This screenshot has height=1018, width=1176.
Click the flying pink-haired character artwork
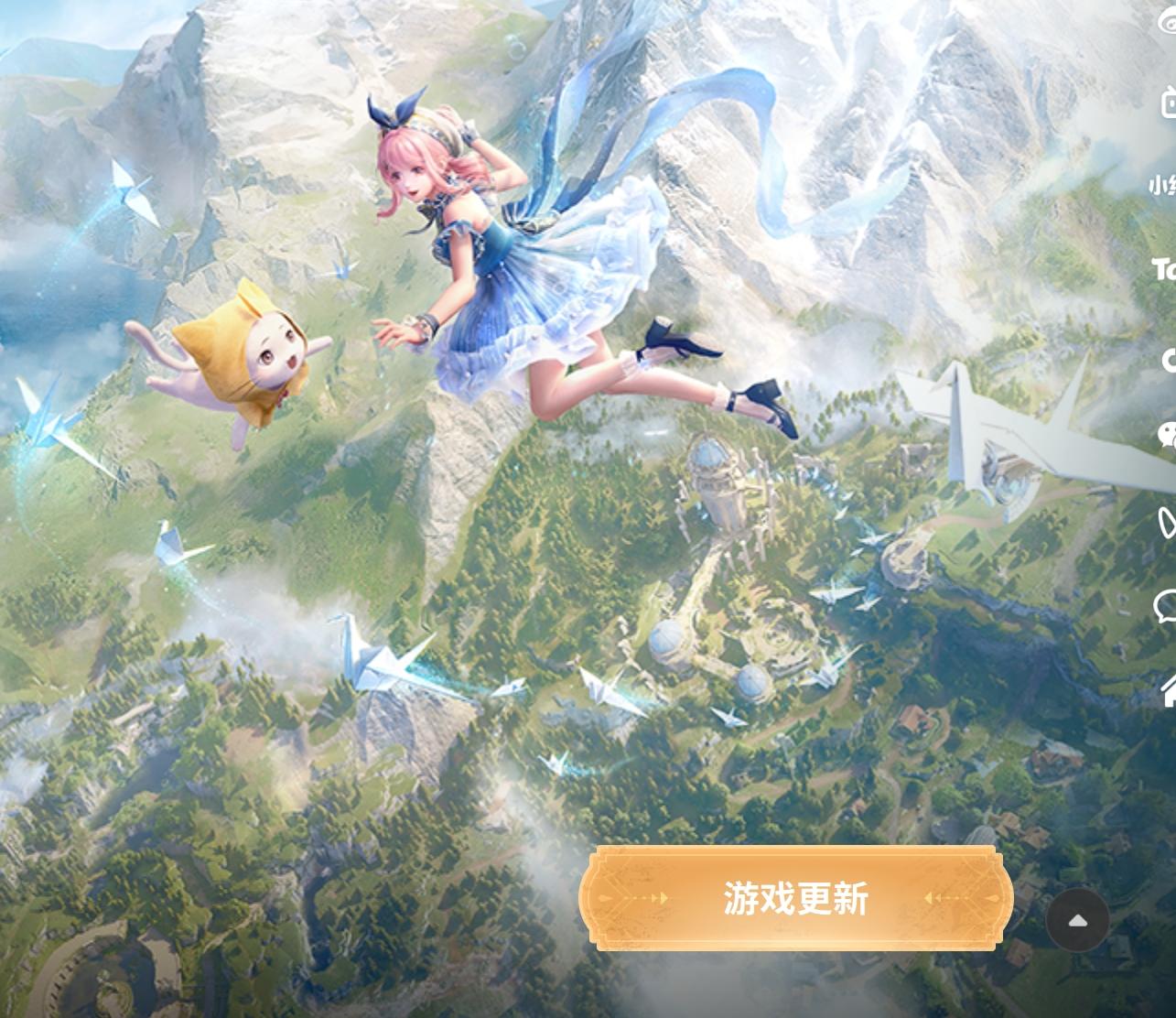pos(512,256)
